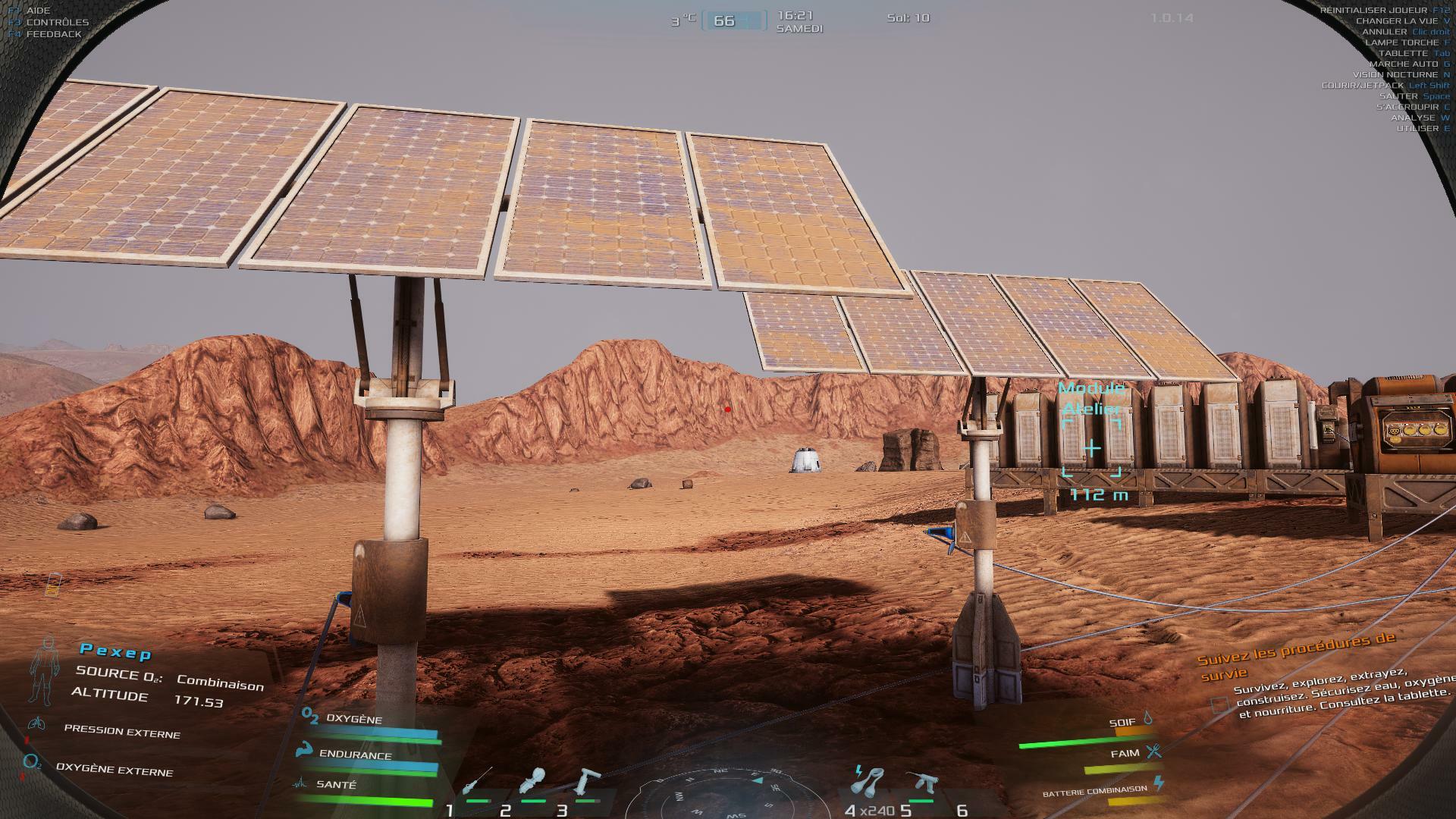Click the endurance flexed arm icon
This screenshot has height=819, width=1456.
click(x=306, y=750)
